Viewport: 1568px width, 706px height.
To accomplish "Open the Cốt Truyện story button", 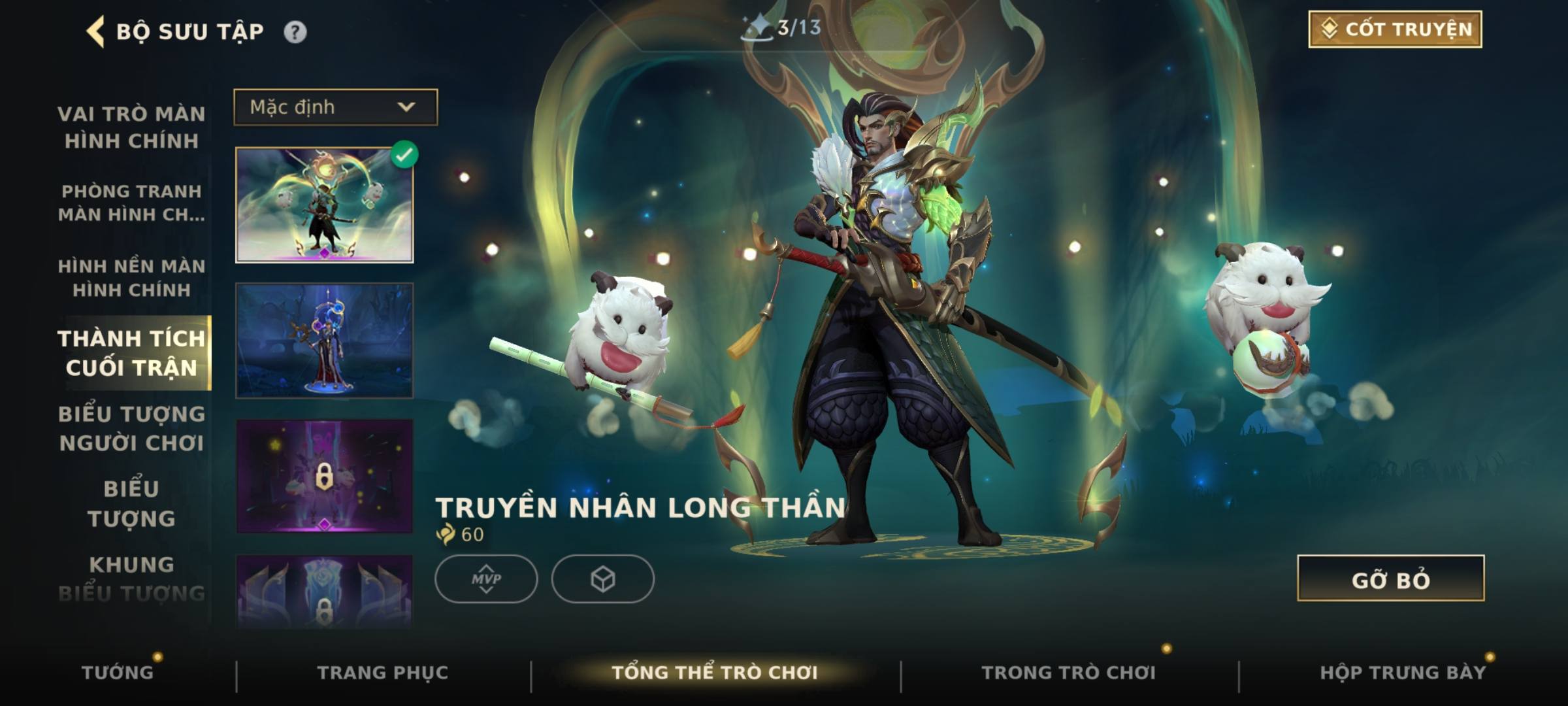I will (1395, 29).
